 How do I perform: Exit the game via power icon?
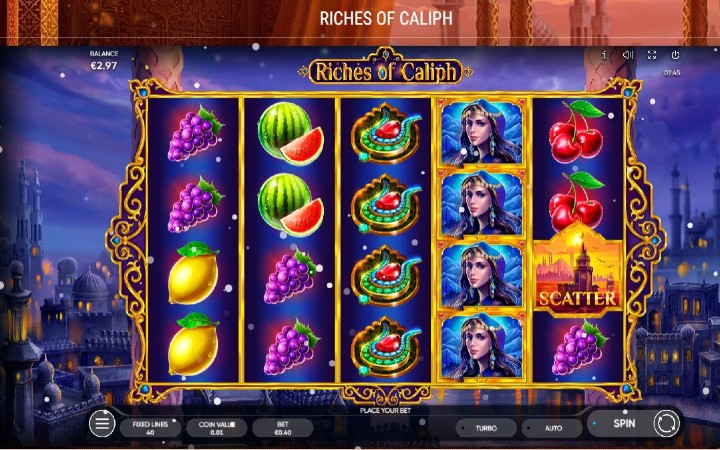(x=675, y=55)
